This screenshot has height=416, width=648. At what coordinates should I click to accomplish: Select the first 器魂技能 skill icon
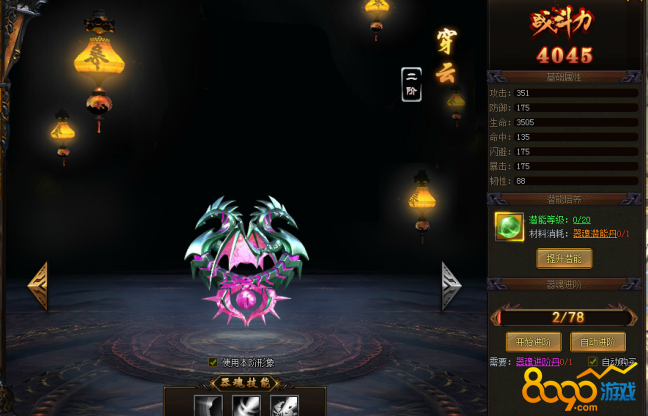point(209,405)
